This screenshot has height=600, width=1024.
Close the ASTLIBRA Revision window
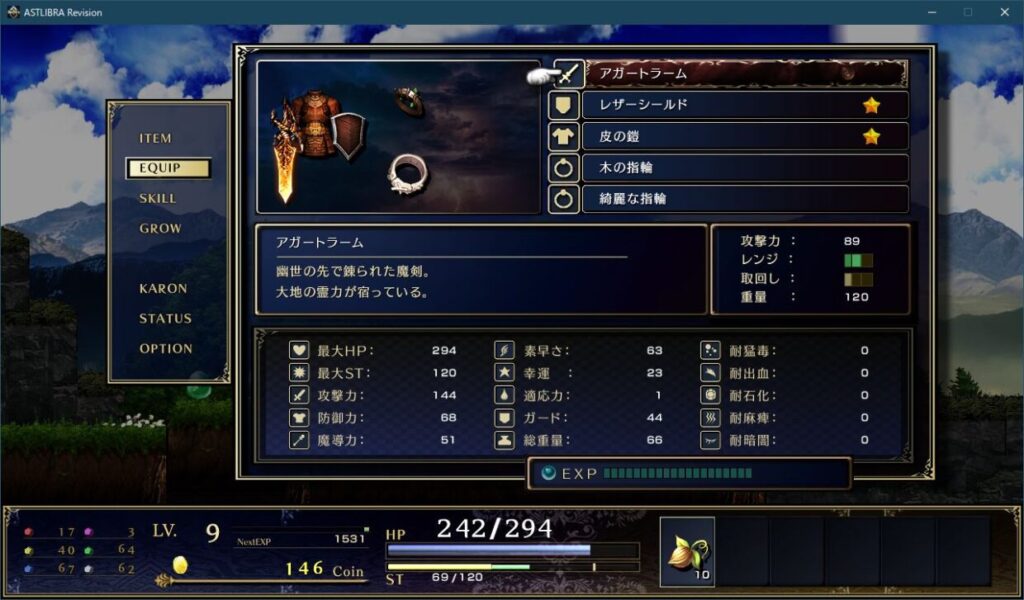click(1004, 12)
